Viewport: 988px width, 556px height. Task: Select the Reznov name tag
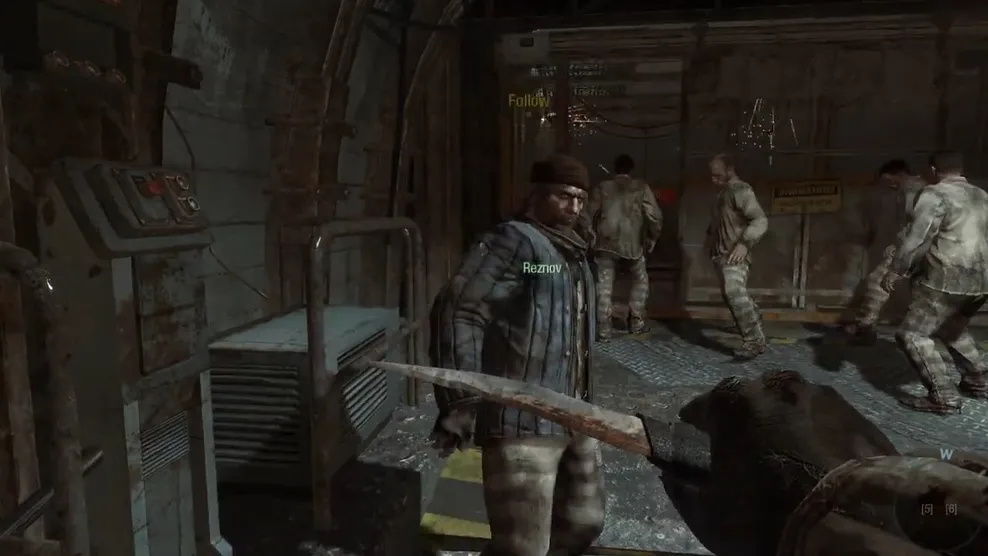(x=544, y=268)
